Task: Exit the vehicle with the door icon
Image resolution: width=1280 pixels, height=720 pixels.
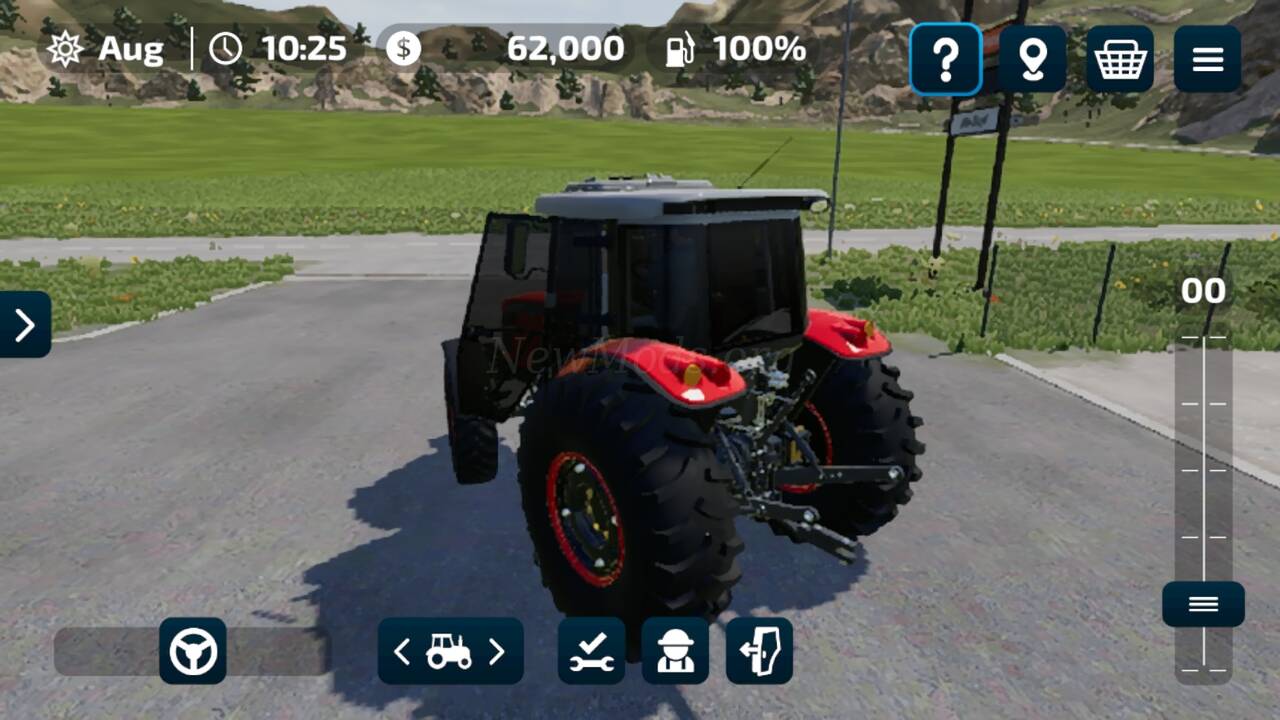Action: [x=759, y=651]
